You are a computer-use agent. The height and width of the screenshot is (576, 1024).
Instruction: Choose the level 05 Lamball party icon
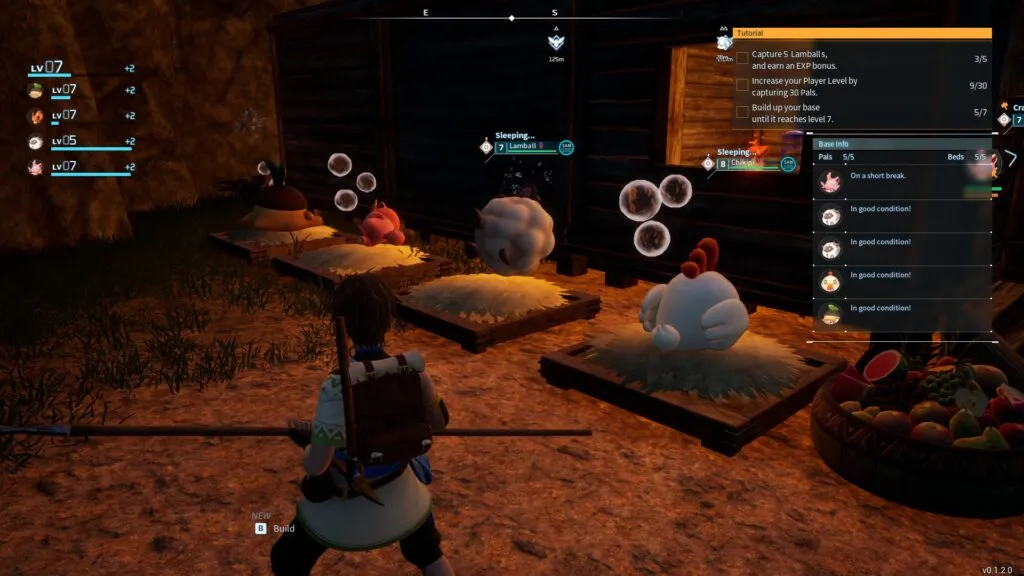[36, 142]
